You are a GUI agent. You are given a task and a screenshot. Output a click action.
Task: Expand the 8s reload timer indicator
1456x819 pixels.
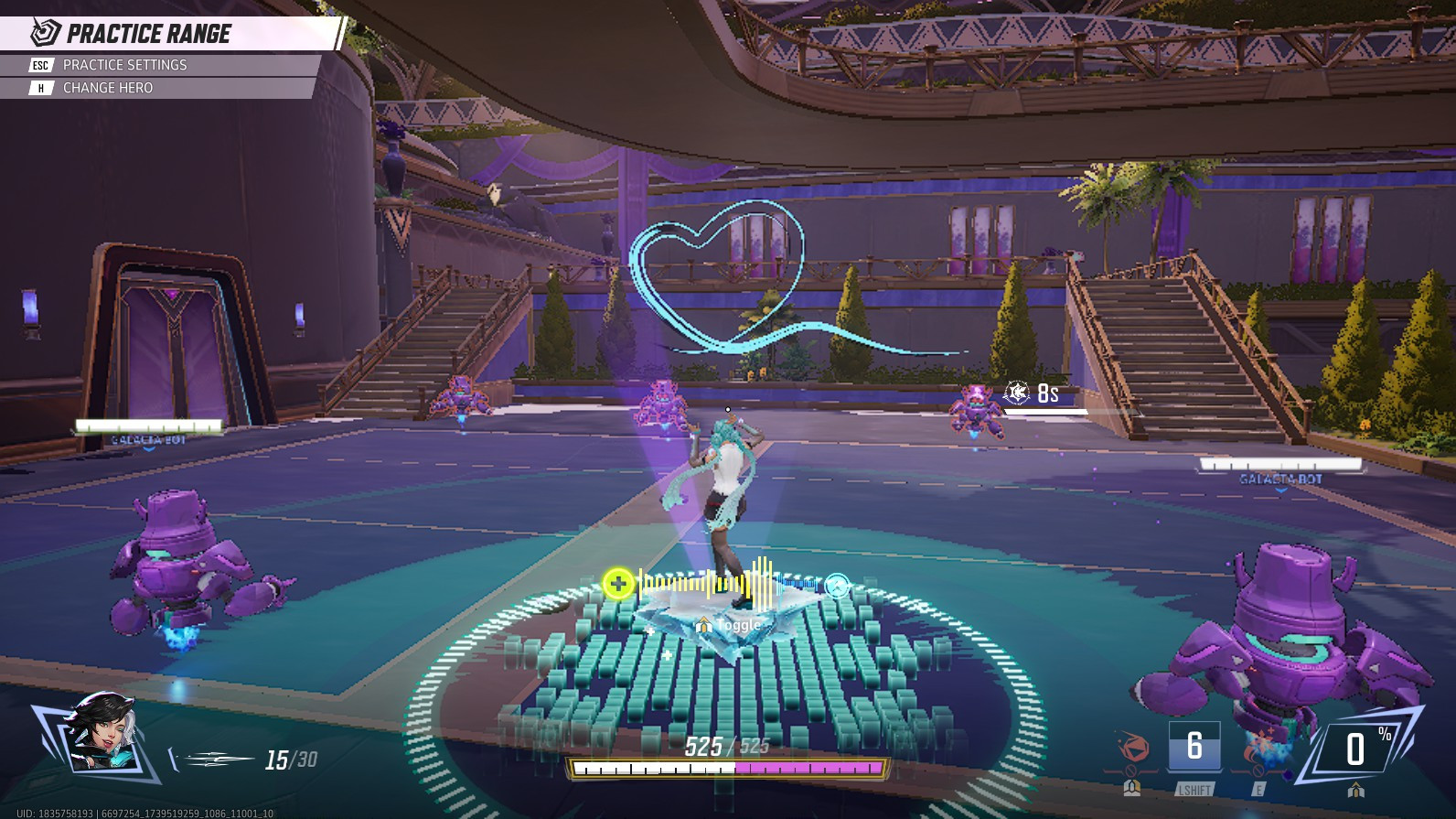pos(1032,393)
